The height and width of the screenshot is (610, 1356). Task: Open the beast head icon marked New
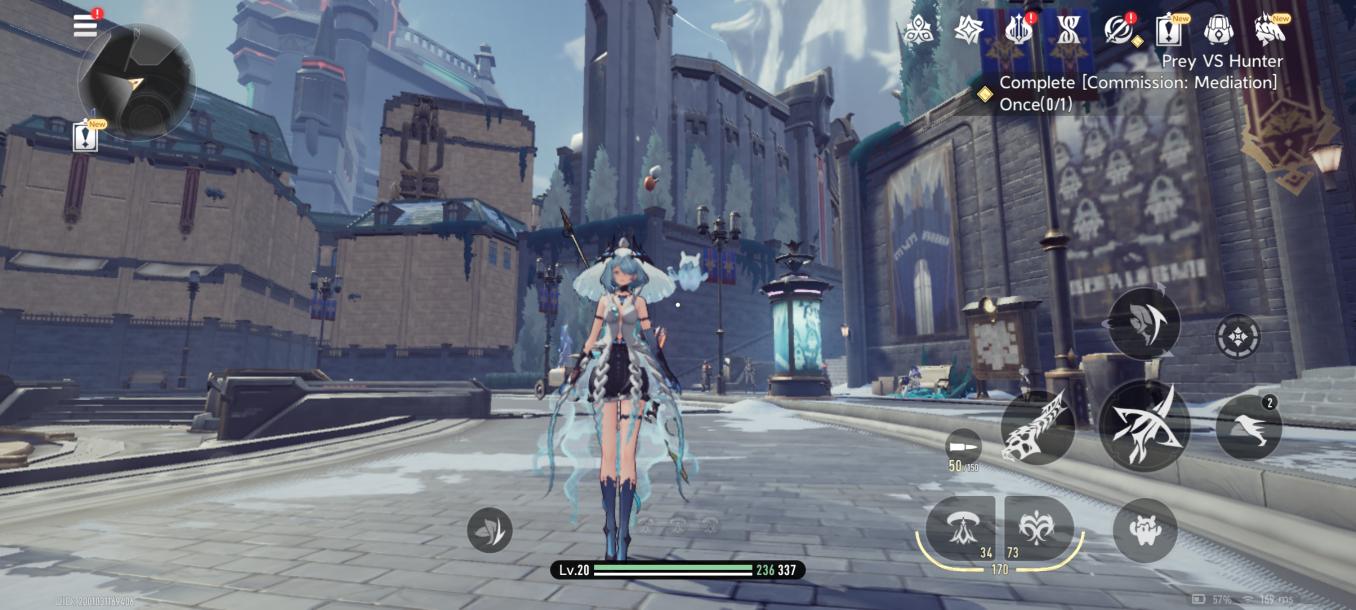click(1269, 31)
